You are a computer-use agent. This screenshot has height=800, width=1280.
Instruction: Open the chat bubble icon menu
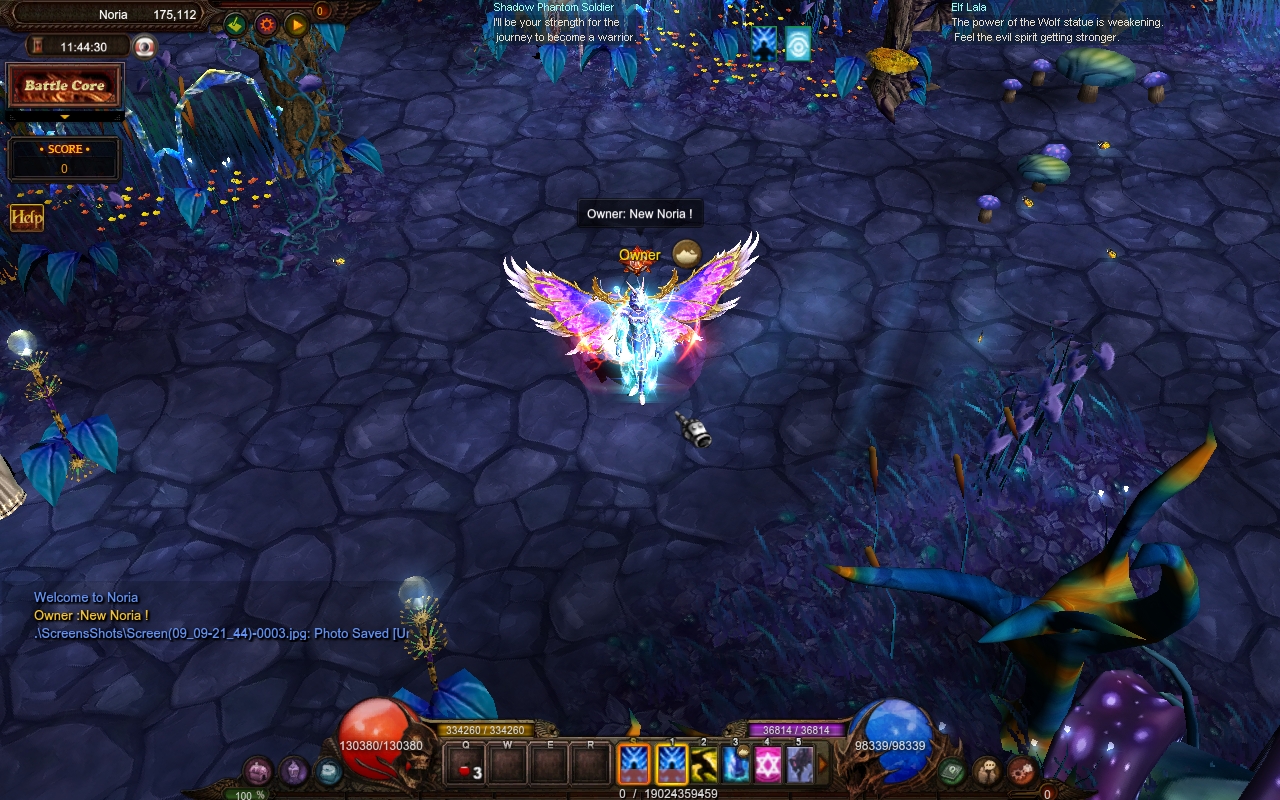(x=986, y=771)
